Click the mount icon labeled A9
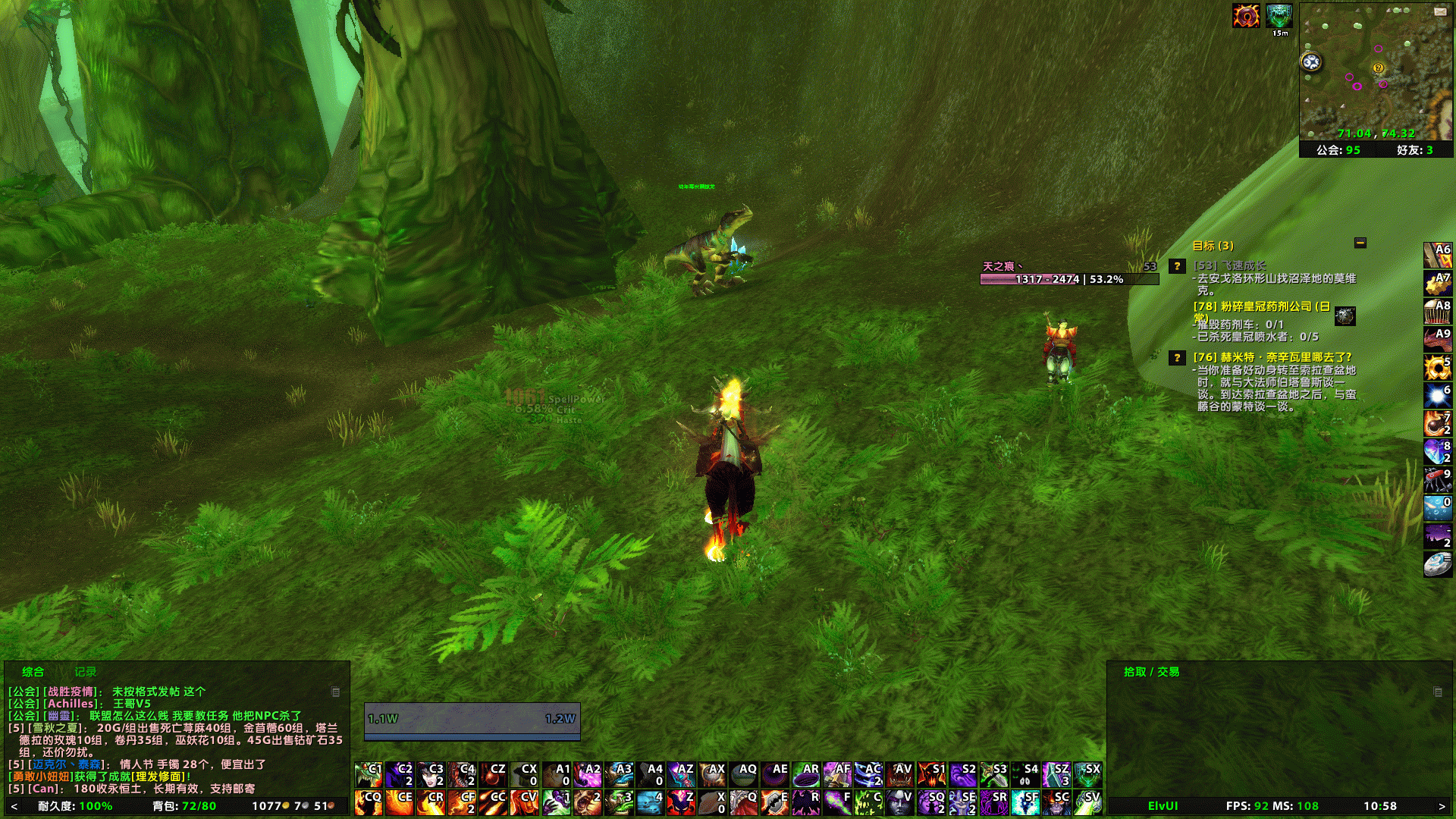Image resolution: width=1456 pixels, height=819 pixels. [x=1437, y=340]
